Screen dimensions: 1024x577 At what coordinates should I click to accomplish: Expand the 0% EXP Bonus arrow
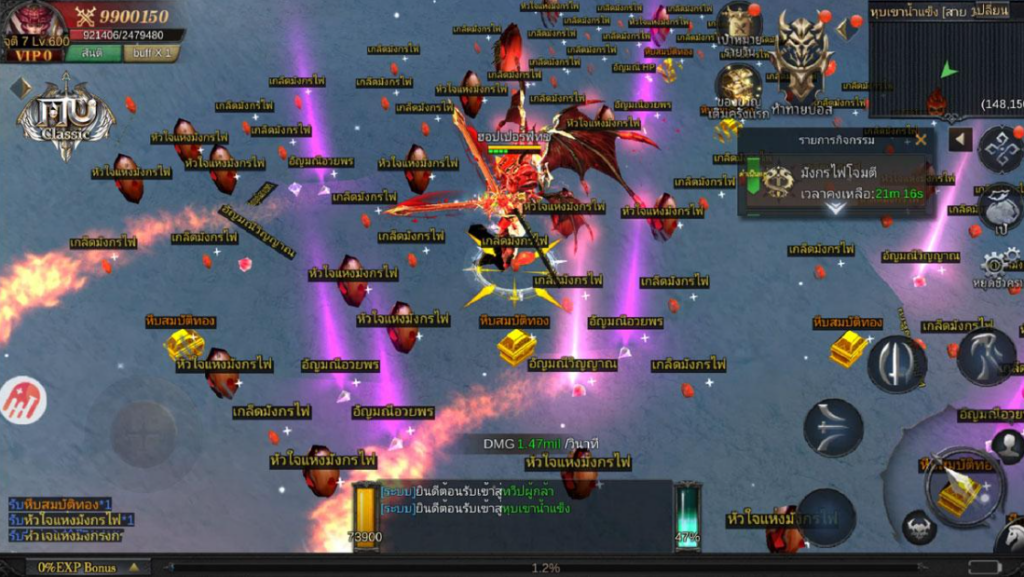[133, 567]
